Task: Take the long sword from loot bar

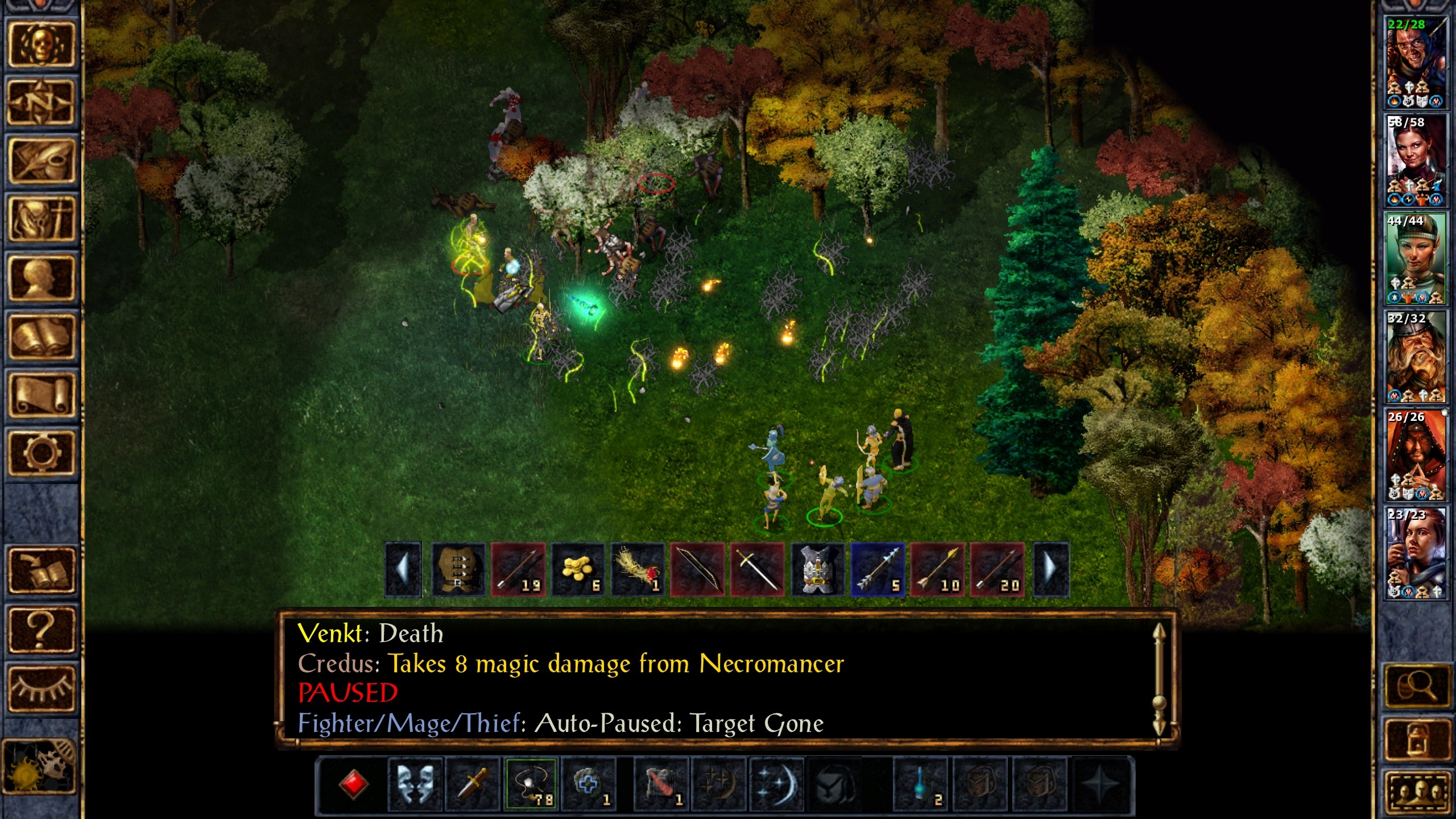Action: pyautogui.click(x=758, y=569)
